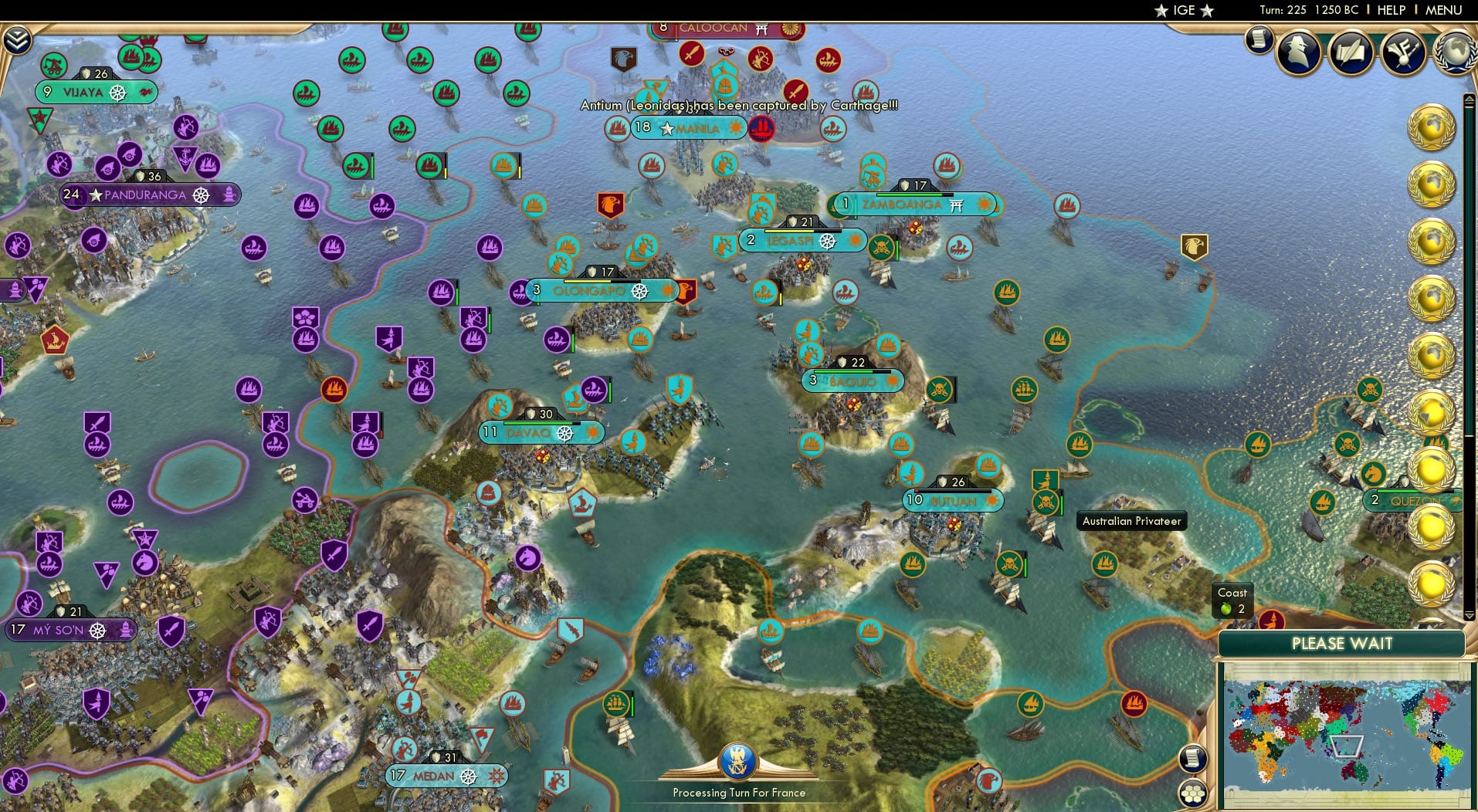The width and height of the screenshot is (1478, 812).
Task: Open the MENU
Action: (1446, 10)
